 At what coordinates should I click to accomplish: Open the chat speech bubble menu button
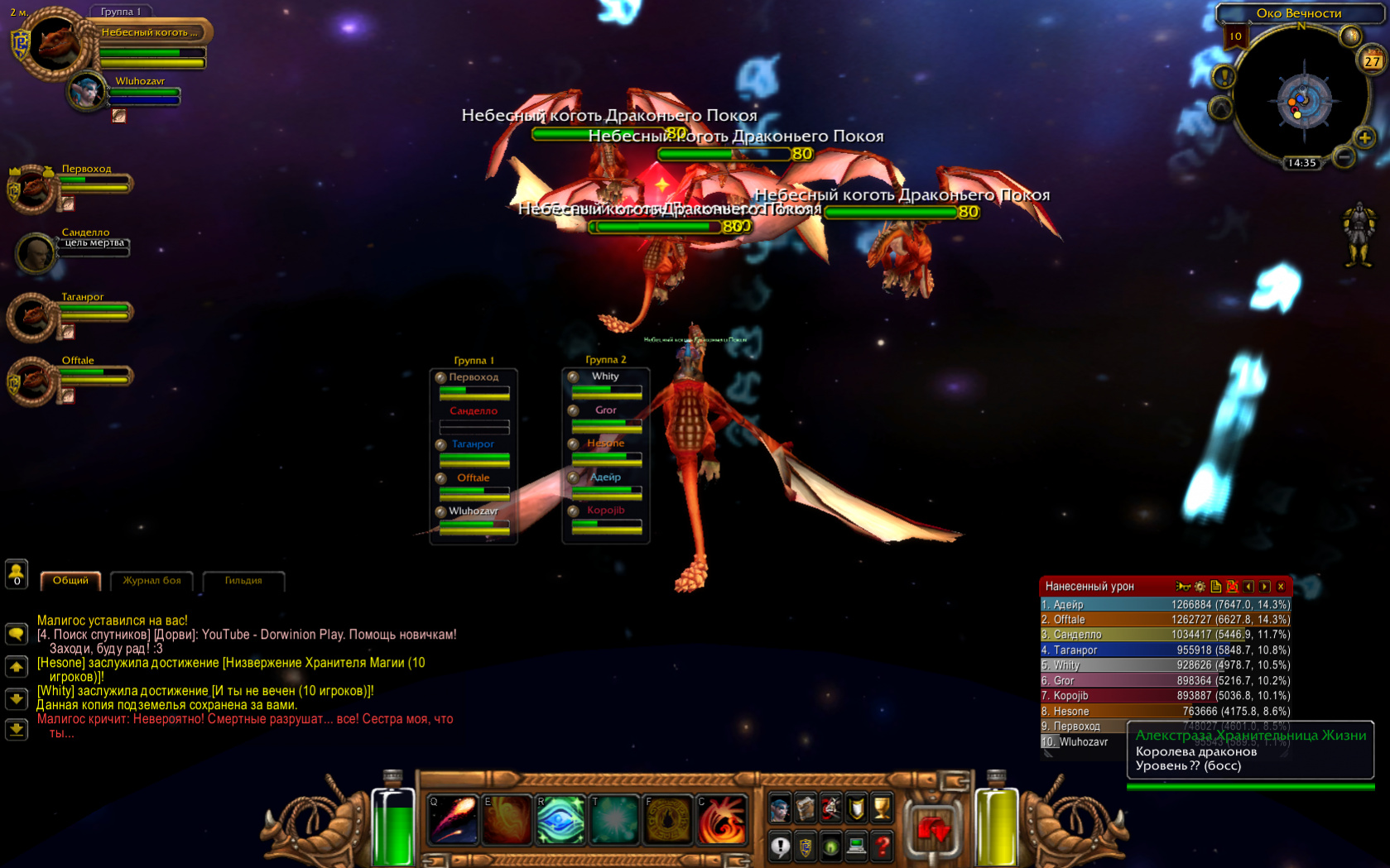coord(17,635)
